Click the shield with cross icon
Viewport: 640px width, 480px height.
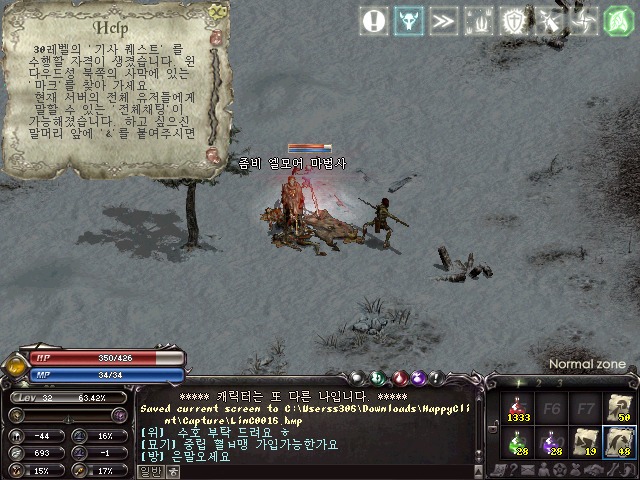pyautogui.click(x=514, y=21)
